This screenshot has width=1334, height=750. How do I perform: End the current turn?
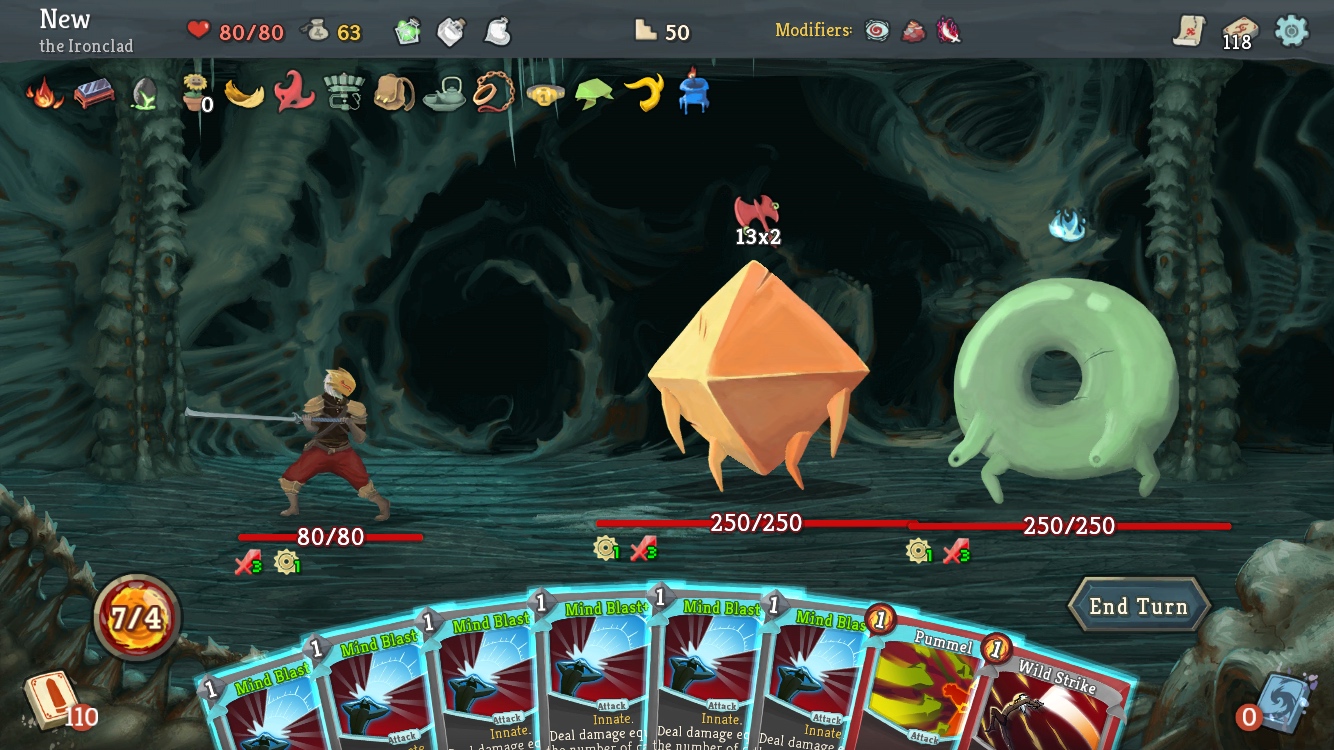(1139, 606)
